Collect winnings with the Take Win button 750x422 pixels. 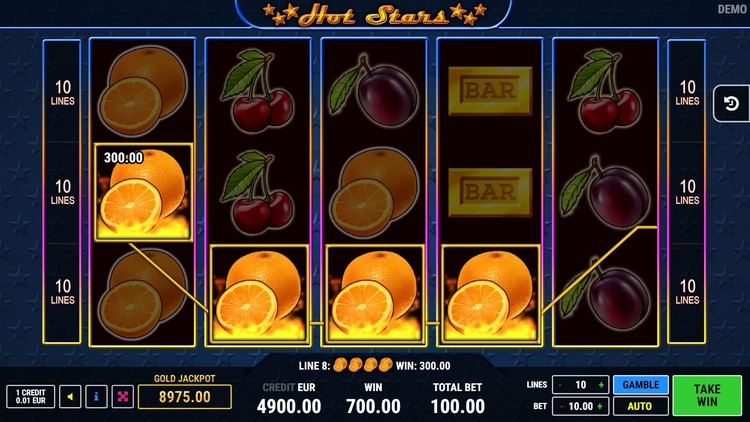[x=707, y=395]
